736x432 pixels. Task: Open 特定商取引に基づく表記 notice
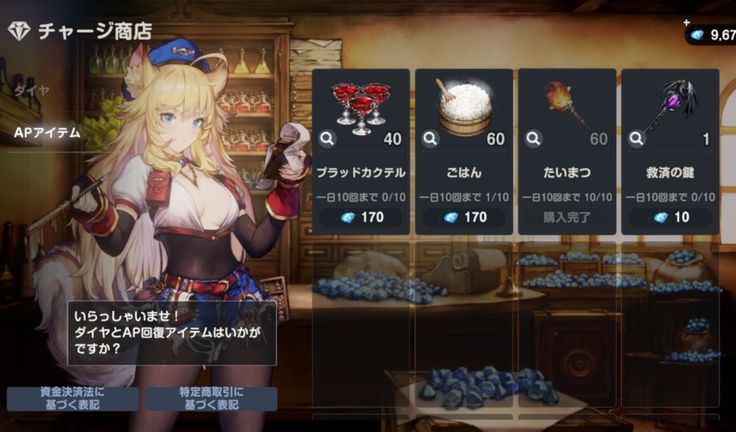coord(212,398)
